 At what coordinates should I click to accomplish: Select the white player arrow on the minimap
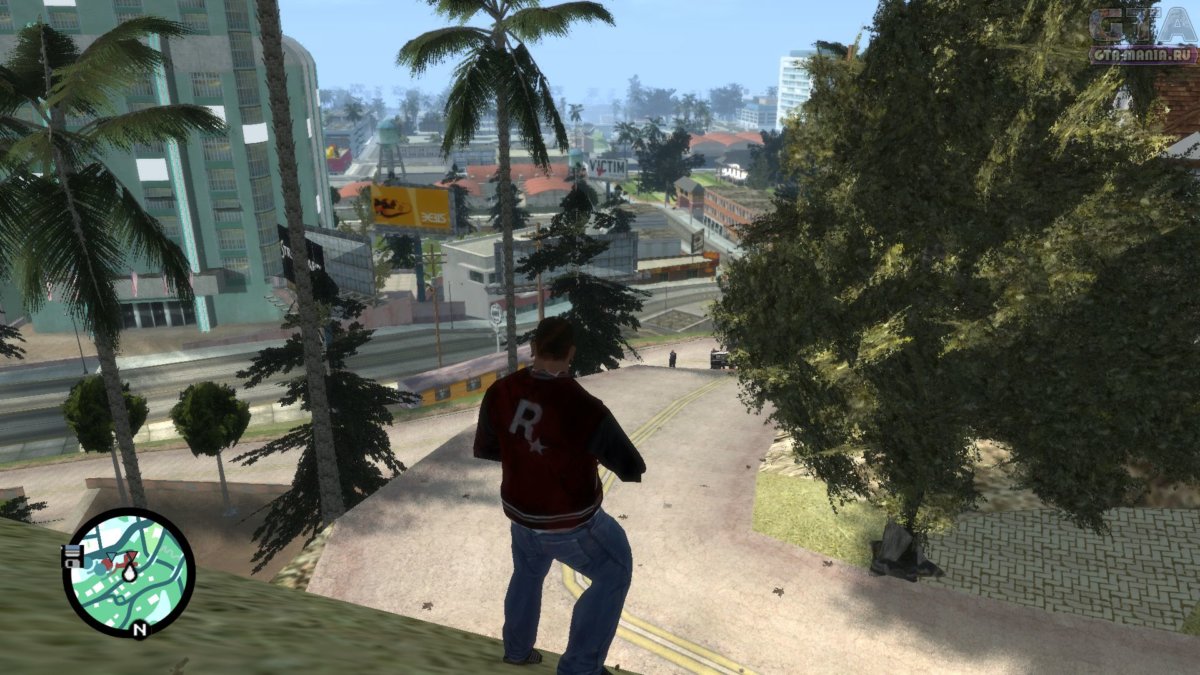(x=129, y=572)
